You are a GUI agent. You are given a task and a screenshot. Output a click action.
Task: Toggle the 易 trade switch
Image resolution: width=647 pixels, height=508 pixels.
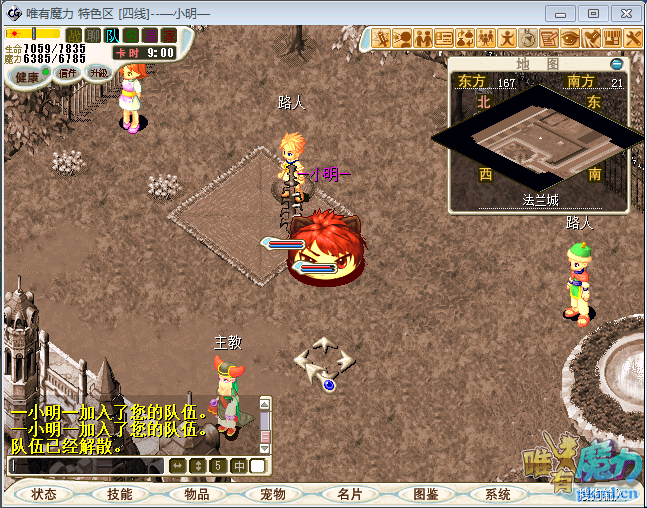[x=150, y=35]
